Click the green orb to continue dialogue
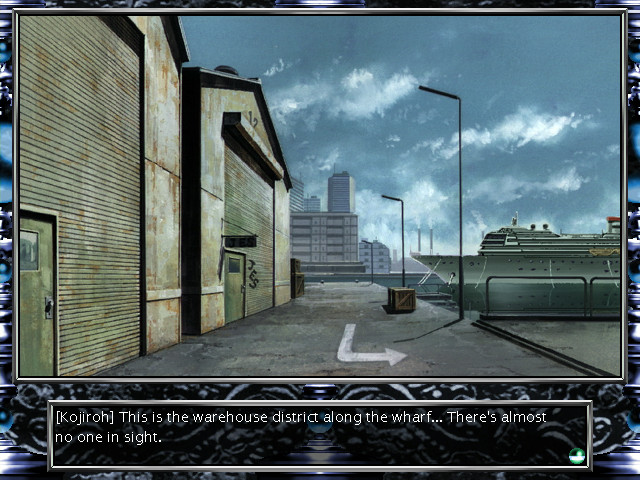Image resolution: width=640 pixels, height=480 pixels. coord(576,456)
